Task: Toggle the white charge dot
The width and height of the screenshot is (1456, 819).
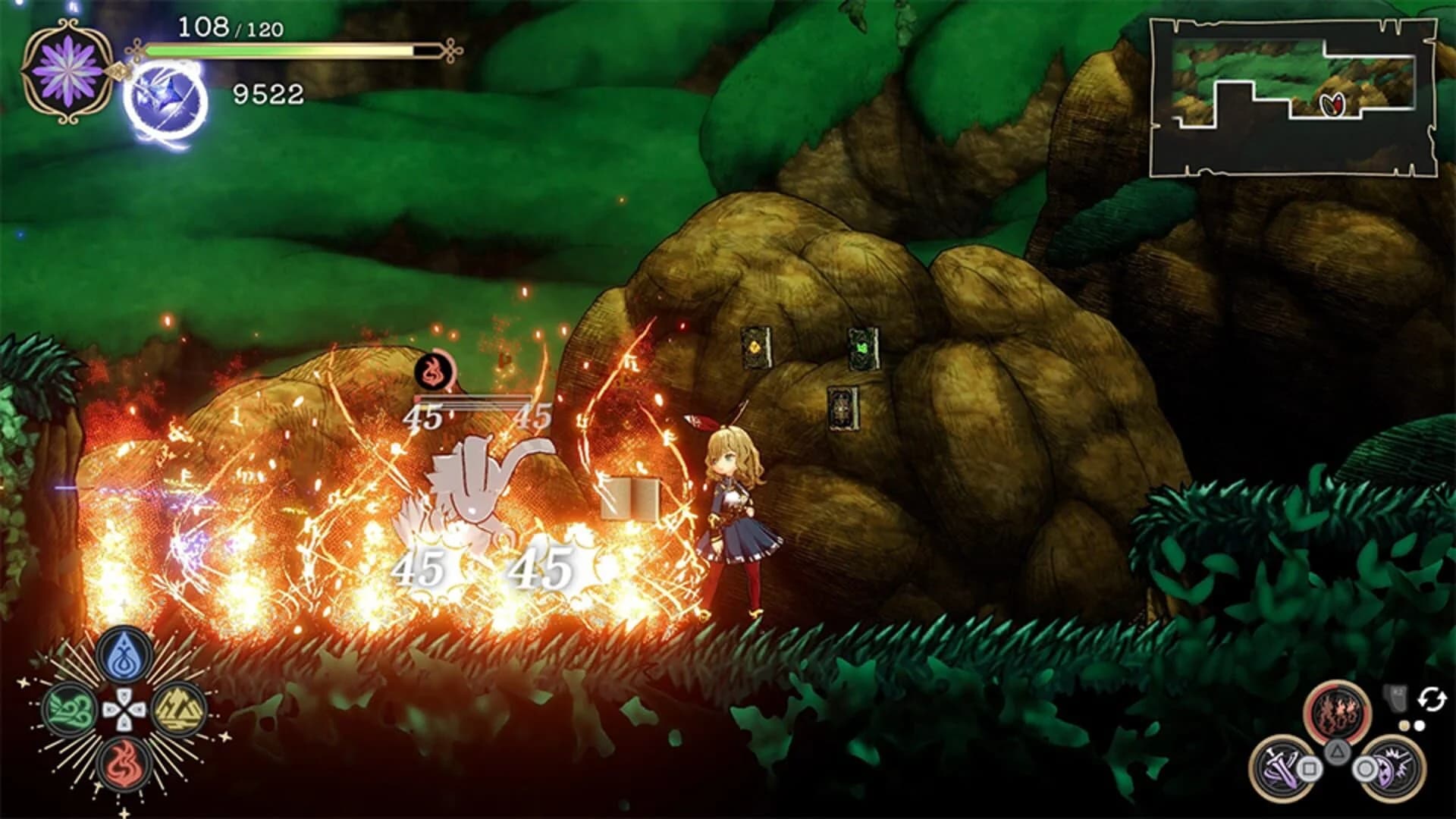Action: pos(1420,724)
